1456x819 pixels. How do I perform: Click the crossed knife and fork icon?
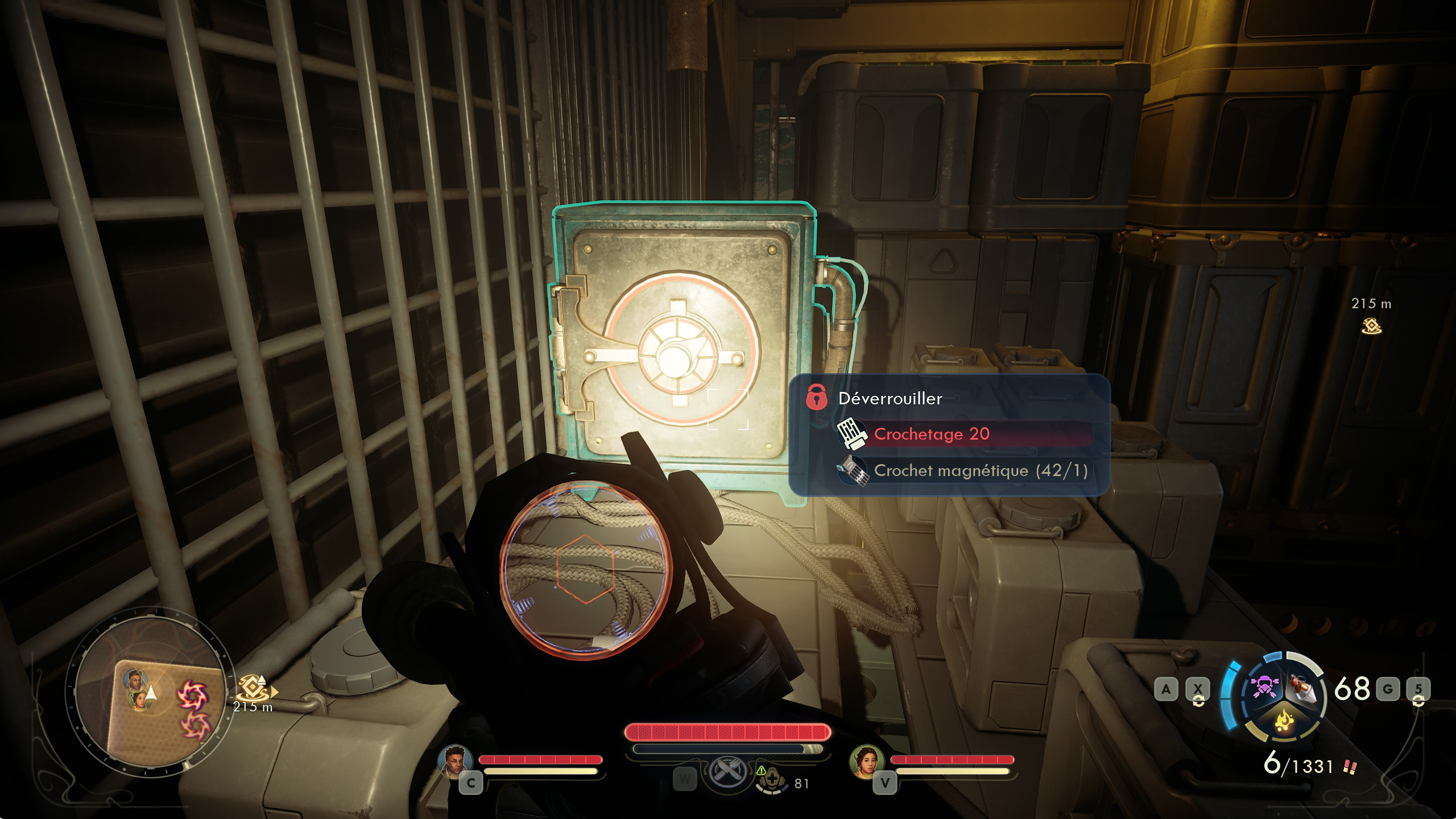tap(727, 772)
